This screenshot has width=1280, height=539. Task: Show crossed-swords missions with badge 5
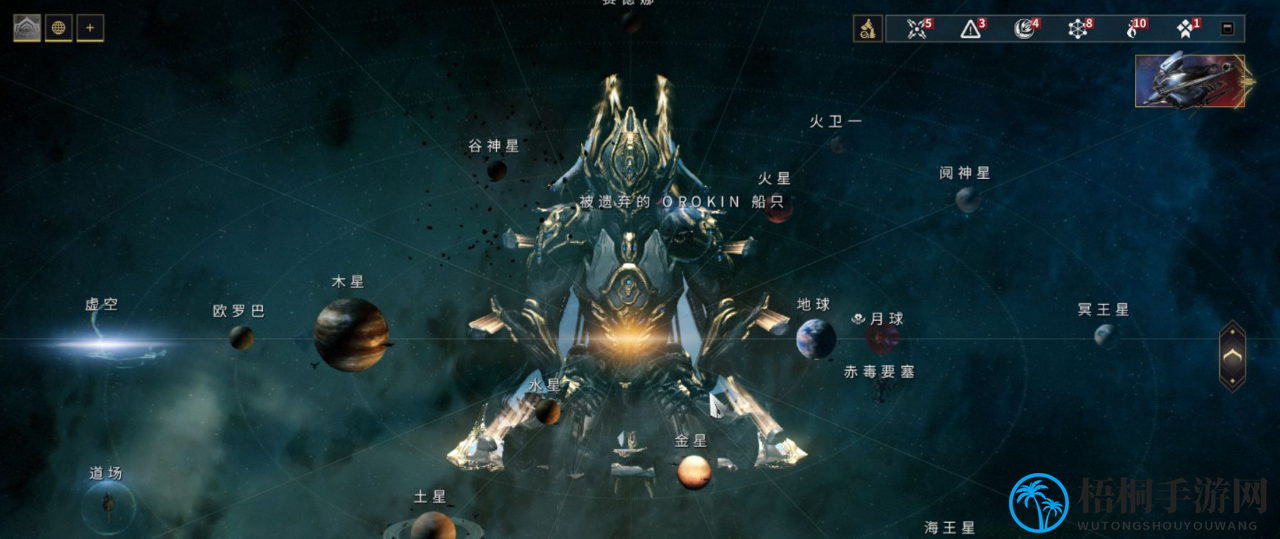(x=917, y=29)
